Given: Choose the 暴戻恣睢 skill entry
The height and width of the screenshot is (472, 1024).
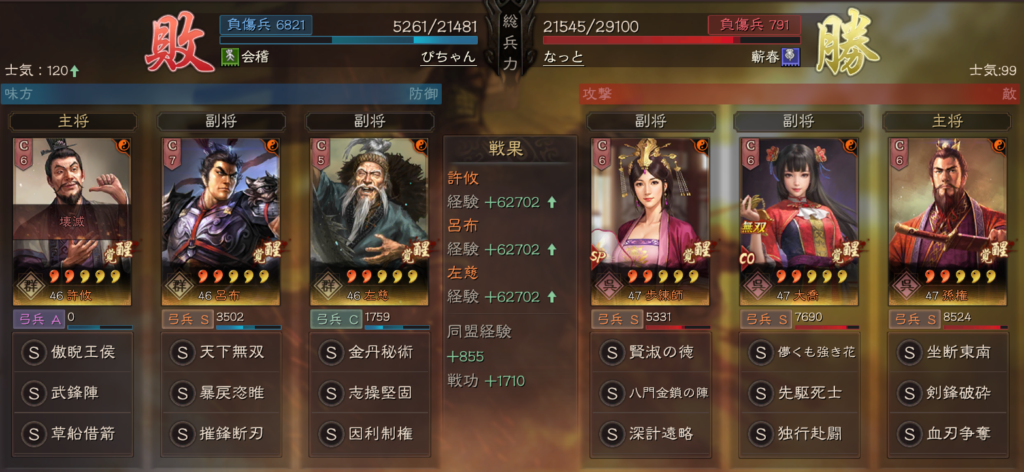Looking at the screenshot, I should [x=219, y=394].
